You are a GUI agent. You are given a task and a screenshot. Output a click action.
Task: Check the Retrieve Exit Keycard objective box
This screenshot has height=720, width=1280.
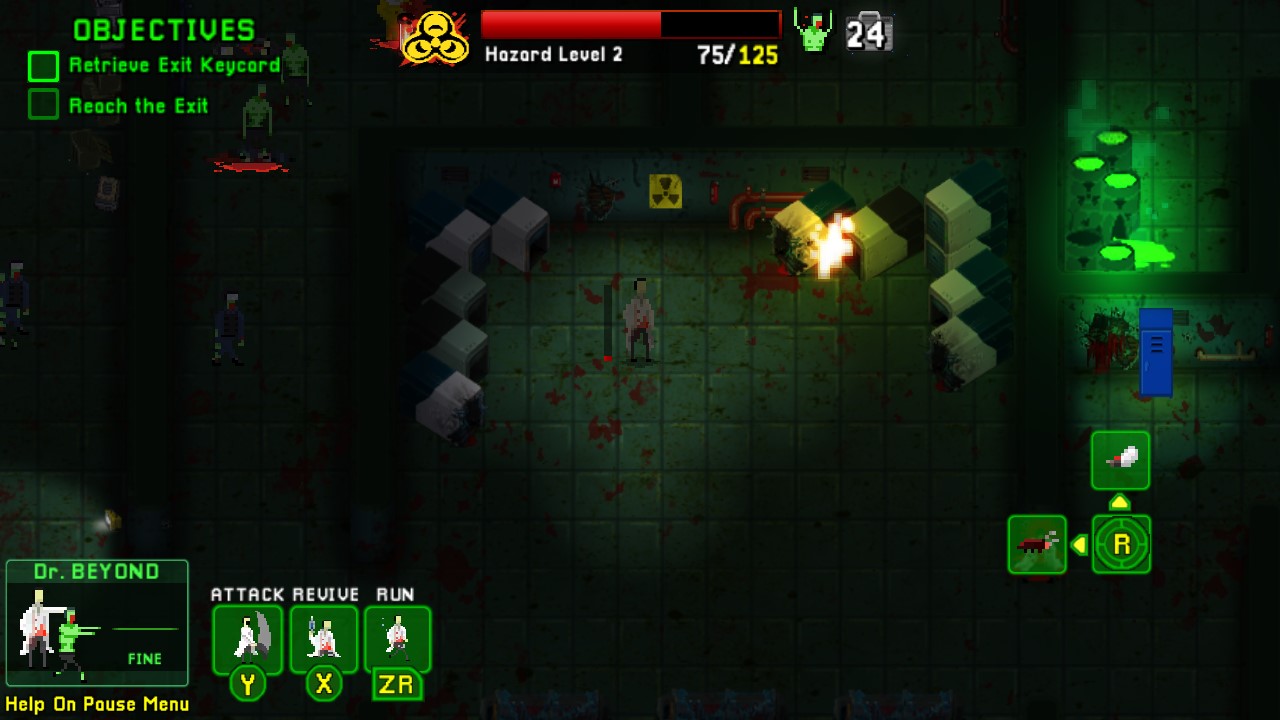(42, 66)
